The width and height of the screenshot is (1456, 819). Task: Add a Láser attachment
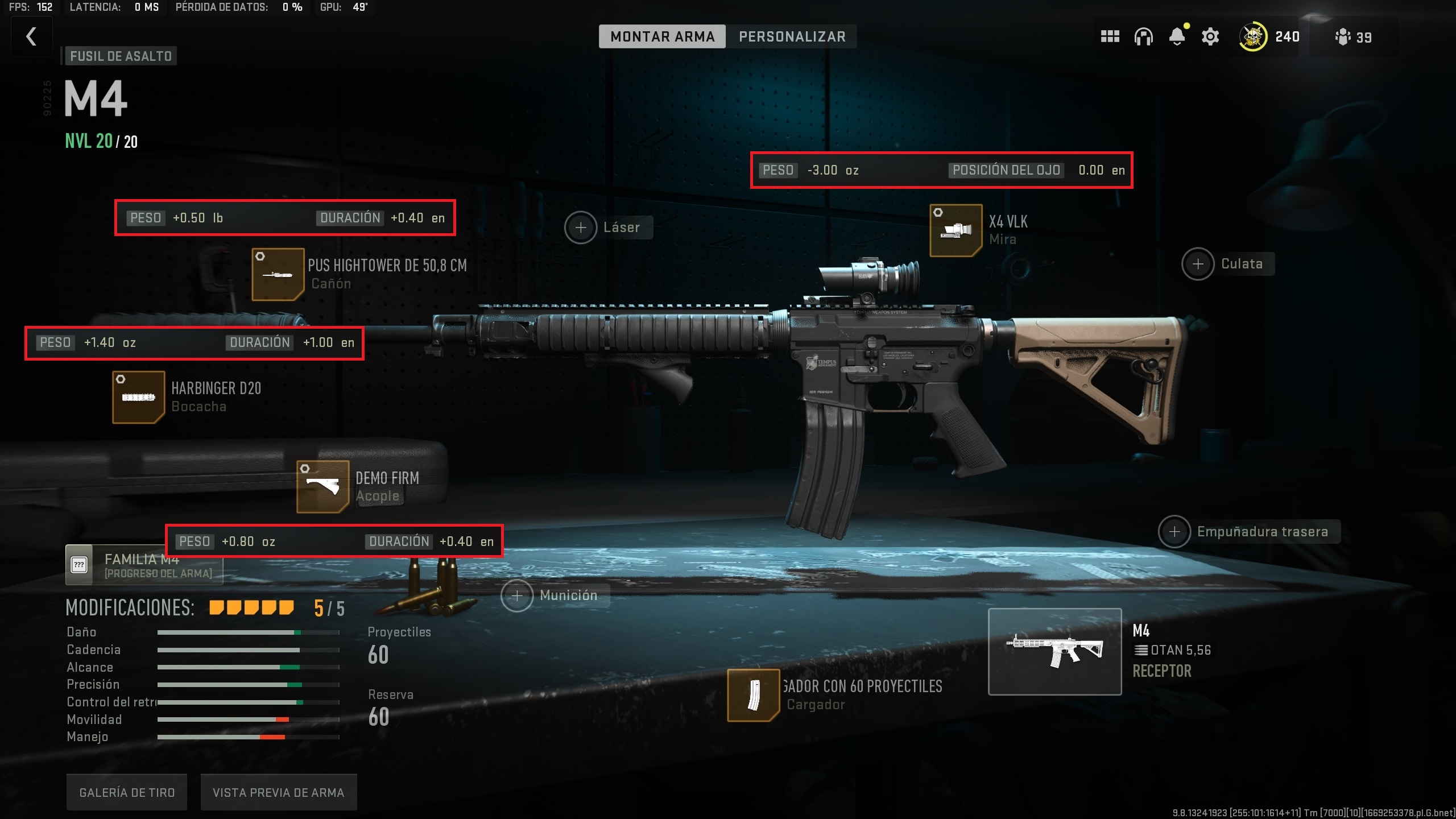pos(581,227)
